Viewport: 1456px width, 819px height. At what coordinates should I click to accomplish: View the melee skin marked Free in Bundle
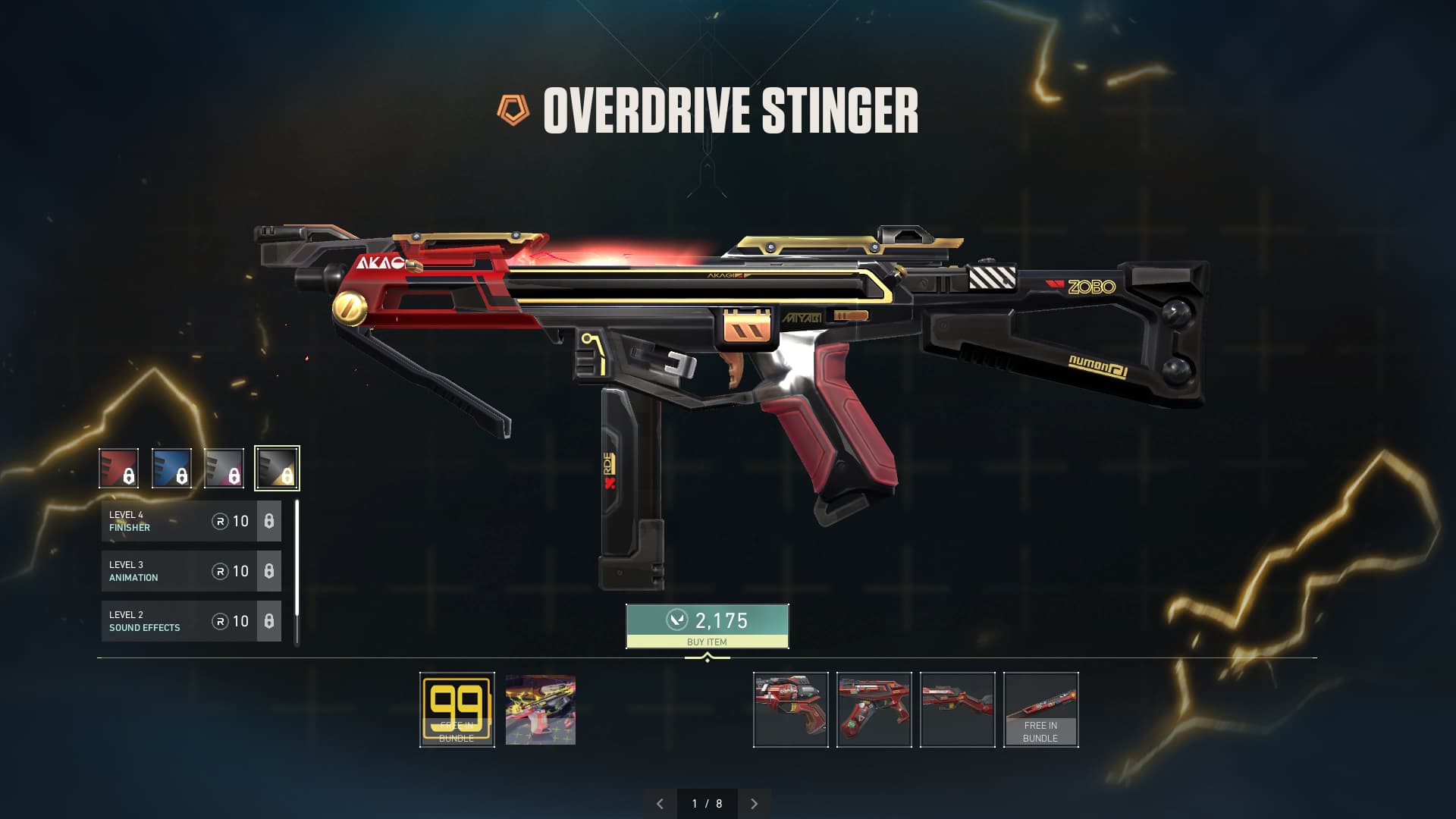(x=1040, y=710)
